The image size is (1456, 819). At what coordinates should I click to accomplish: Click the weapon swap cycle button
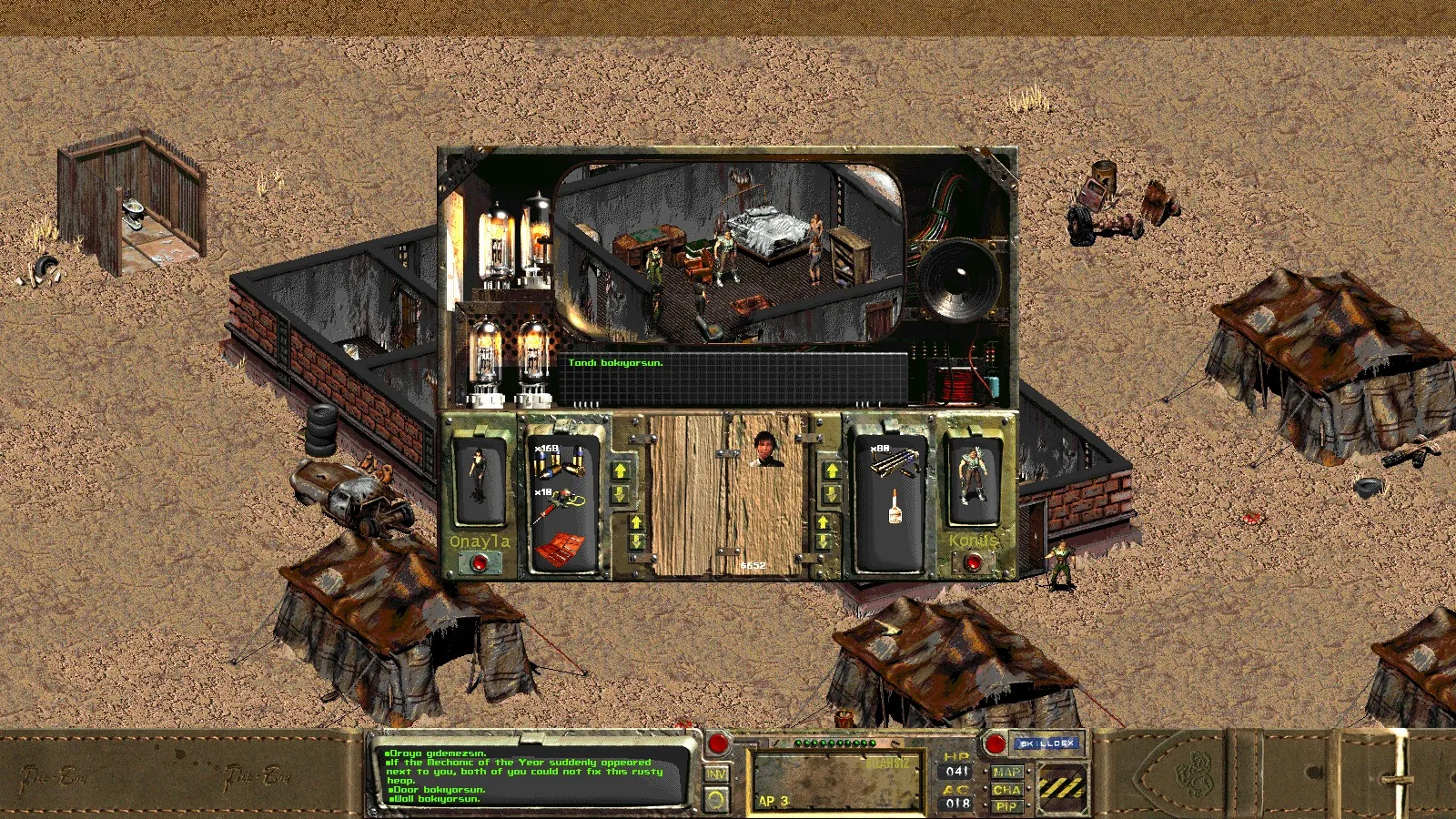point(717,800)
